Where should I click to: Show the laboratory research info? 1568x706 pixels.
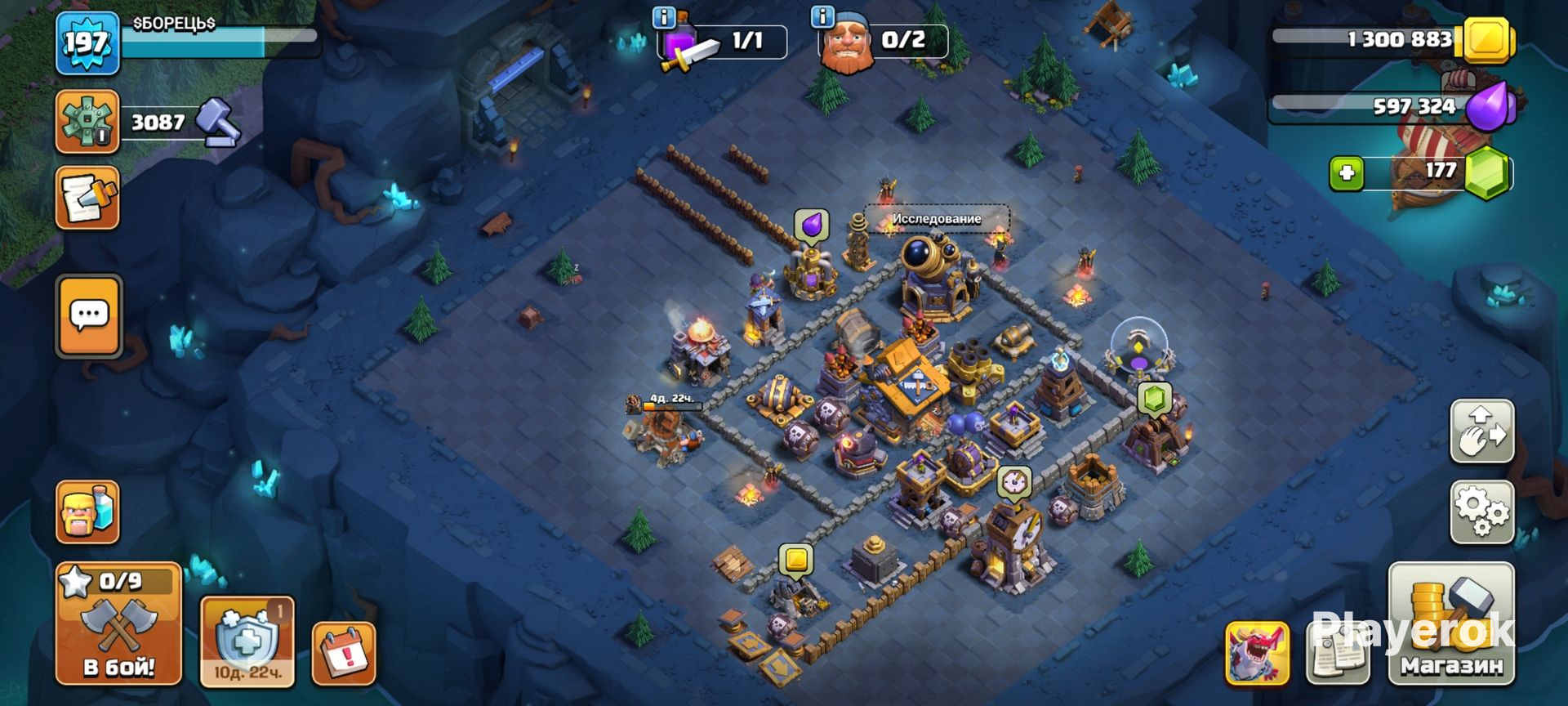tap(664, 16)
